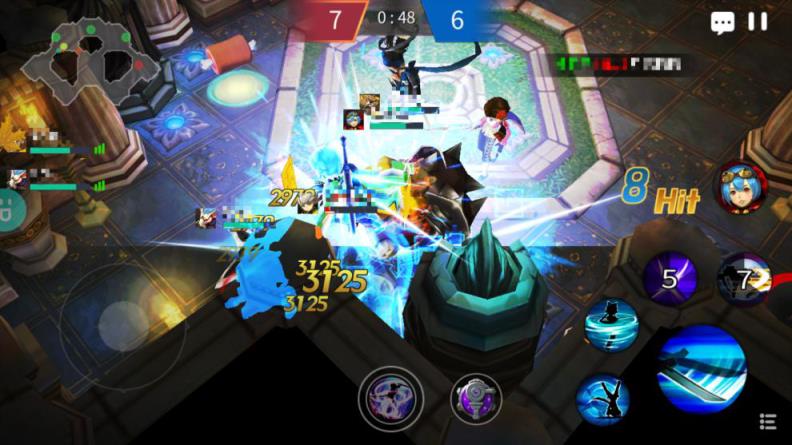Trigger the blue whirlwind silhouette skill
792x445 pixels.
pyautogui.click(x=607, y=324)
